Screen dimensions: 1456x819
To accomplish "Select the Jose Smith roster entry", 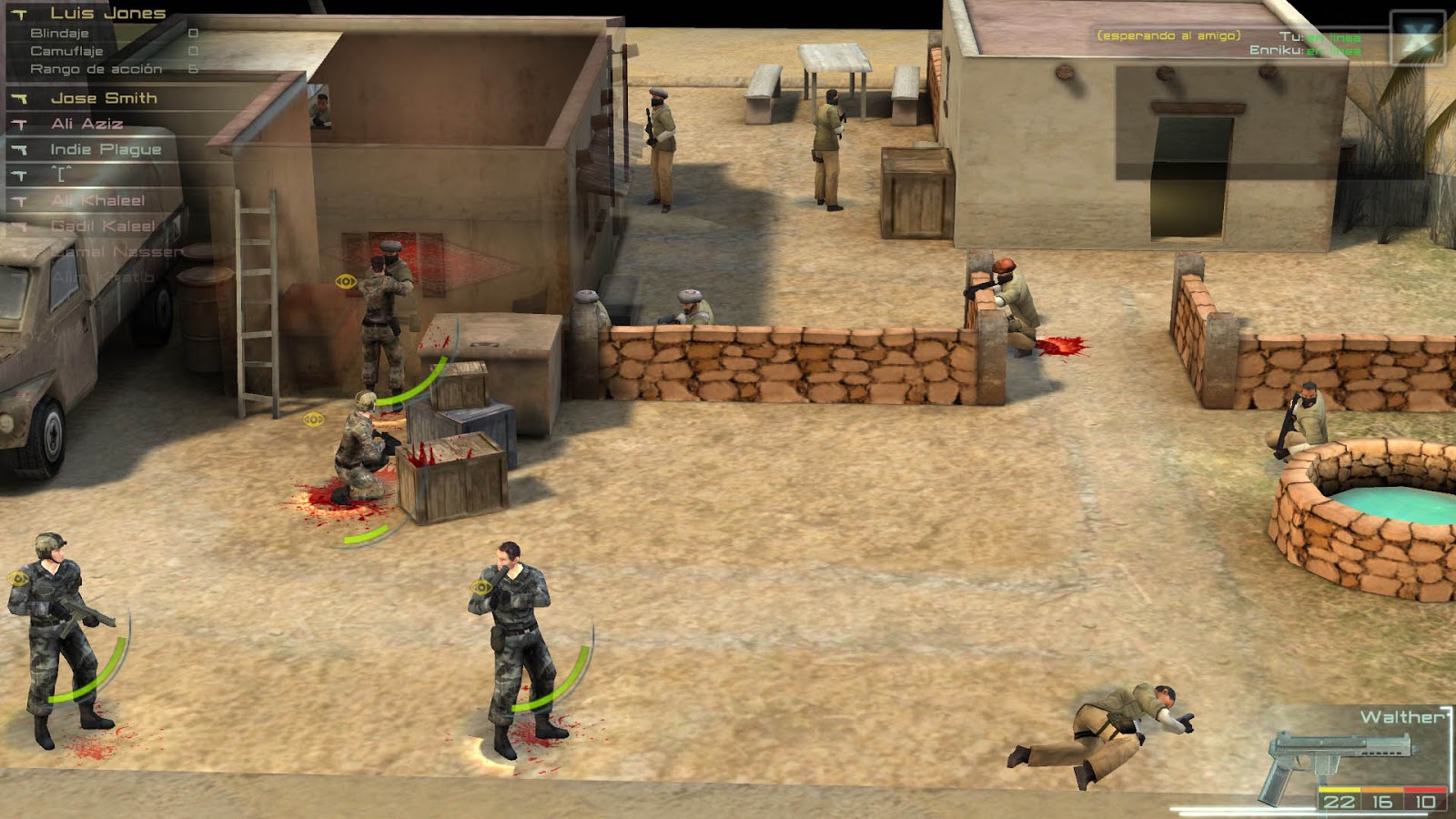I will [x=105, y=97].
